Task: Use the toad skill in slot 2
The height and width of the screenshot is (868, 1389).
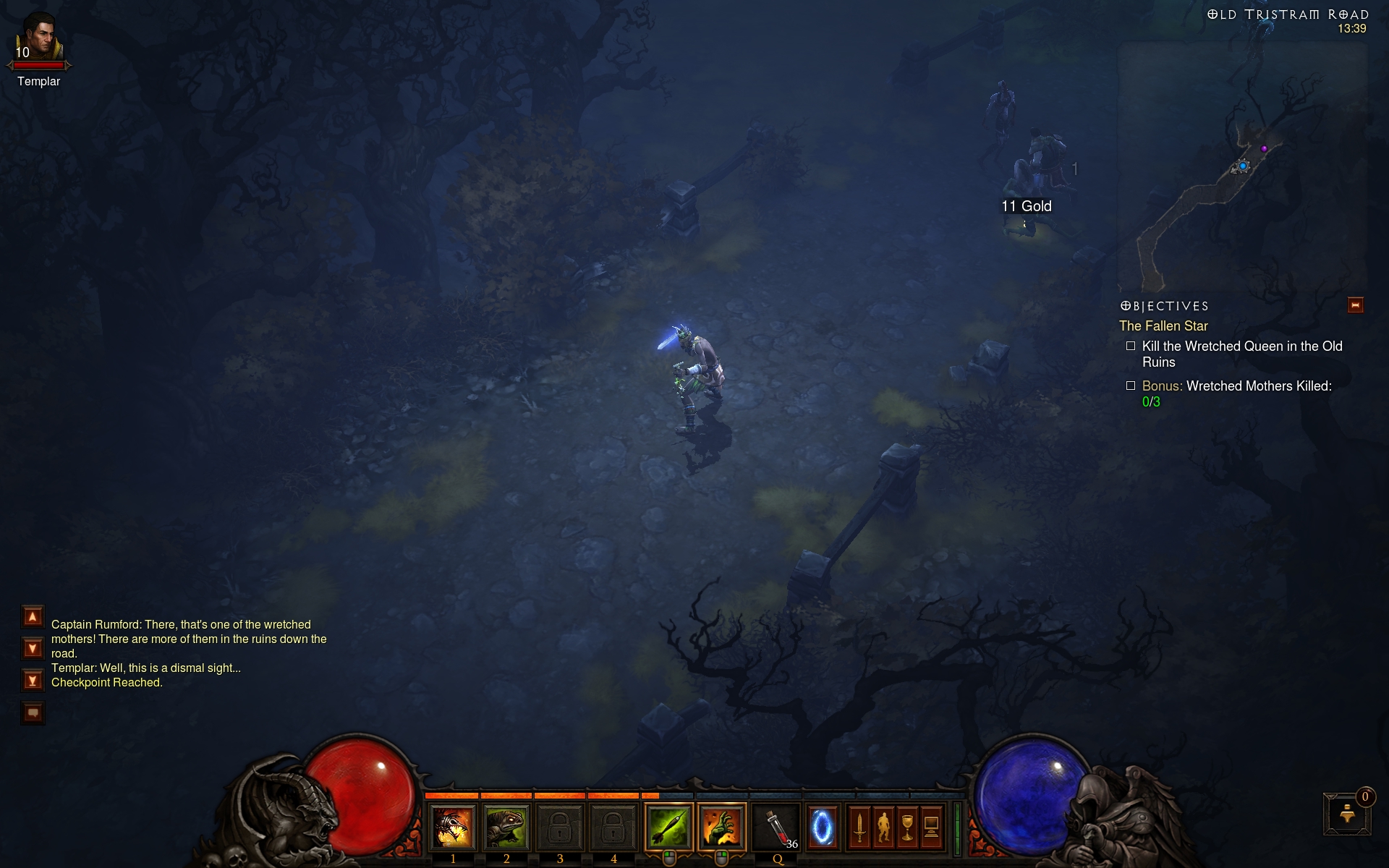Action: 506,826
